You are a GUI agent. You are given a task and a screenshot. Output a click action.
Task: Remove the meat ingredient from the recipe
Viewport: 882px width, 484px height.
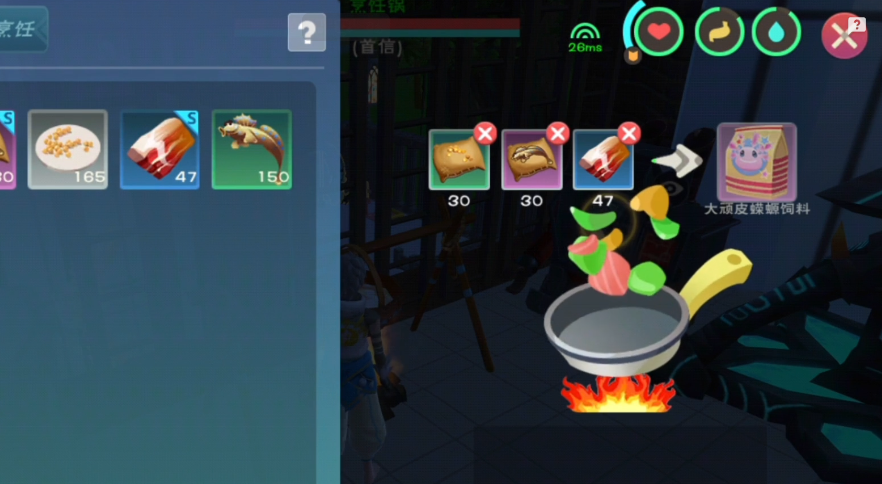(x=629, y=133)
